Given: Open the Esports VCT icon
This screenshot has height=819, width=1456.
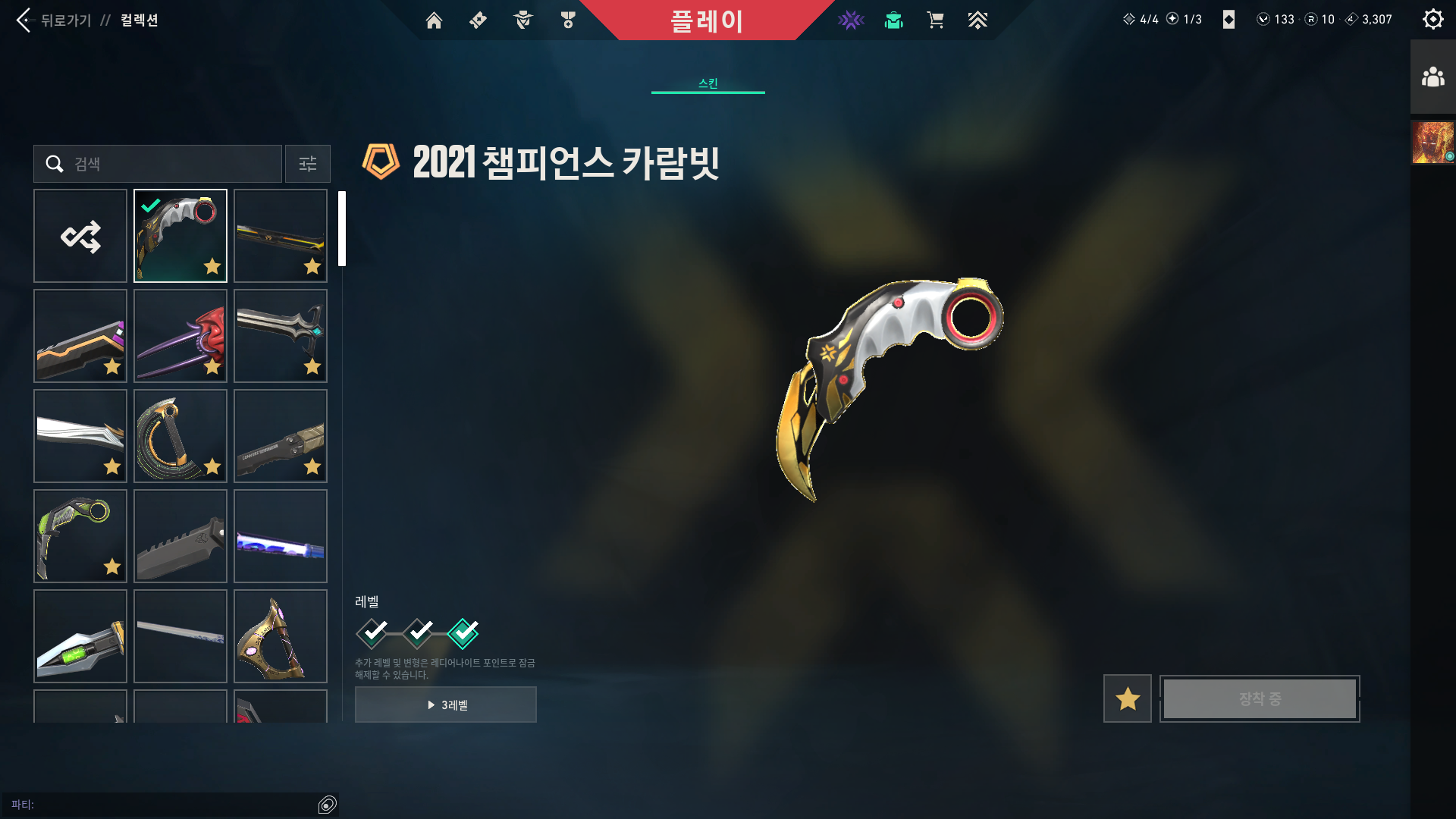Looking at the screenshot, I should tap(851, 20).
